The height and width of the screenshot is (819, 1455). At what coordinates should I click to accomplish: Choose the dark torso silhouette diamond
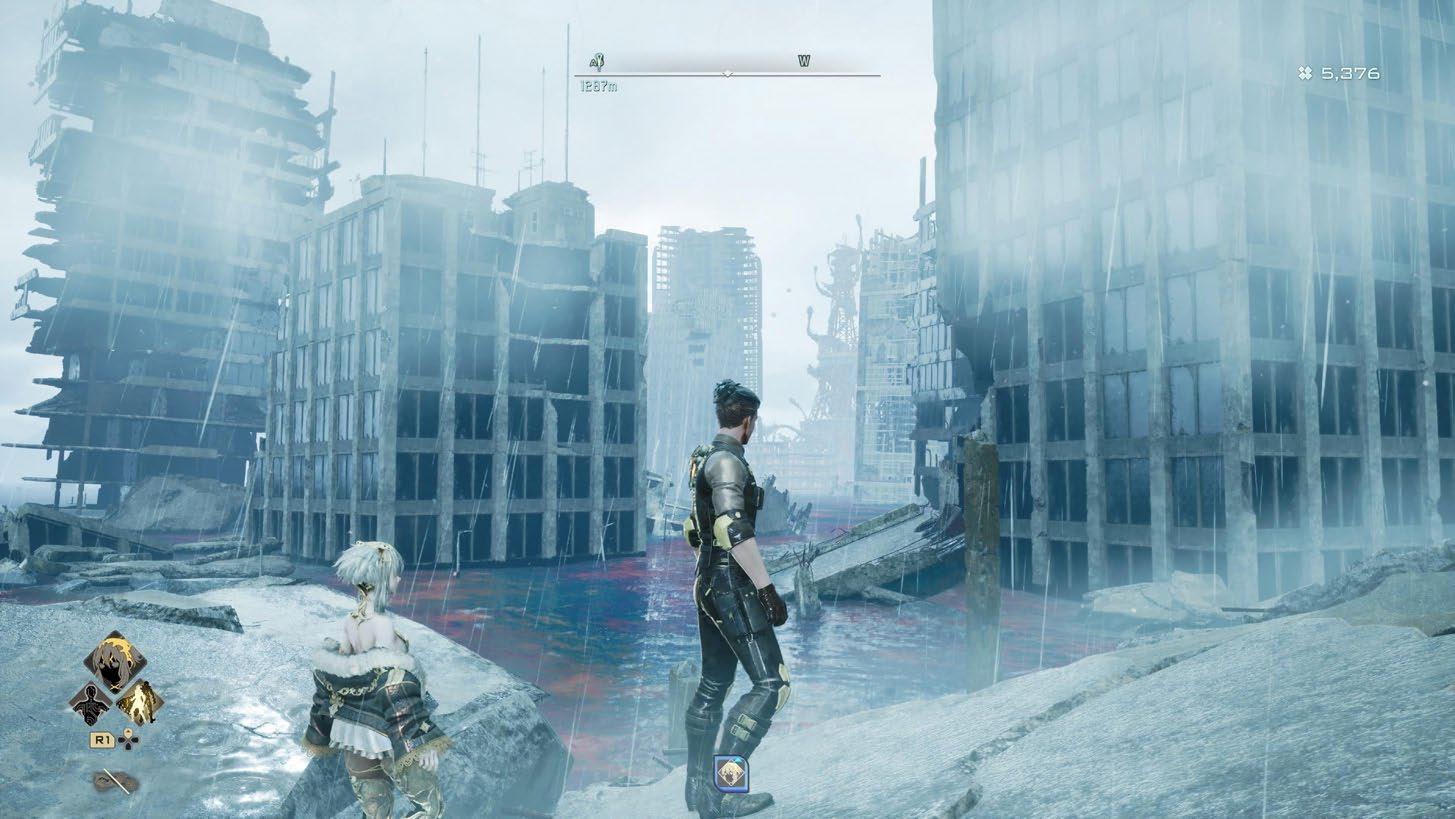click(x=90, y=703)
